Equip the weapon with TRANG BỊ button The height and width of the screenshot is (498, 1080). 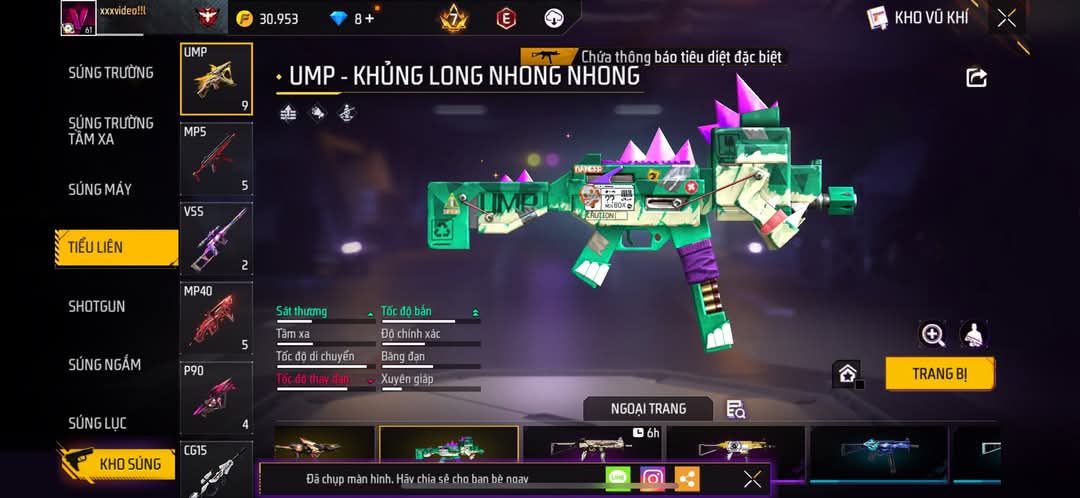click(x=939, y=374)
